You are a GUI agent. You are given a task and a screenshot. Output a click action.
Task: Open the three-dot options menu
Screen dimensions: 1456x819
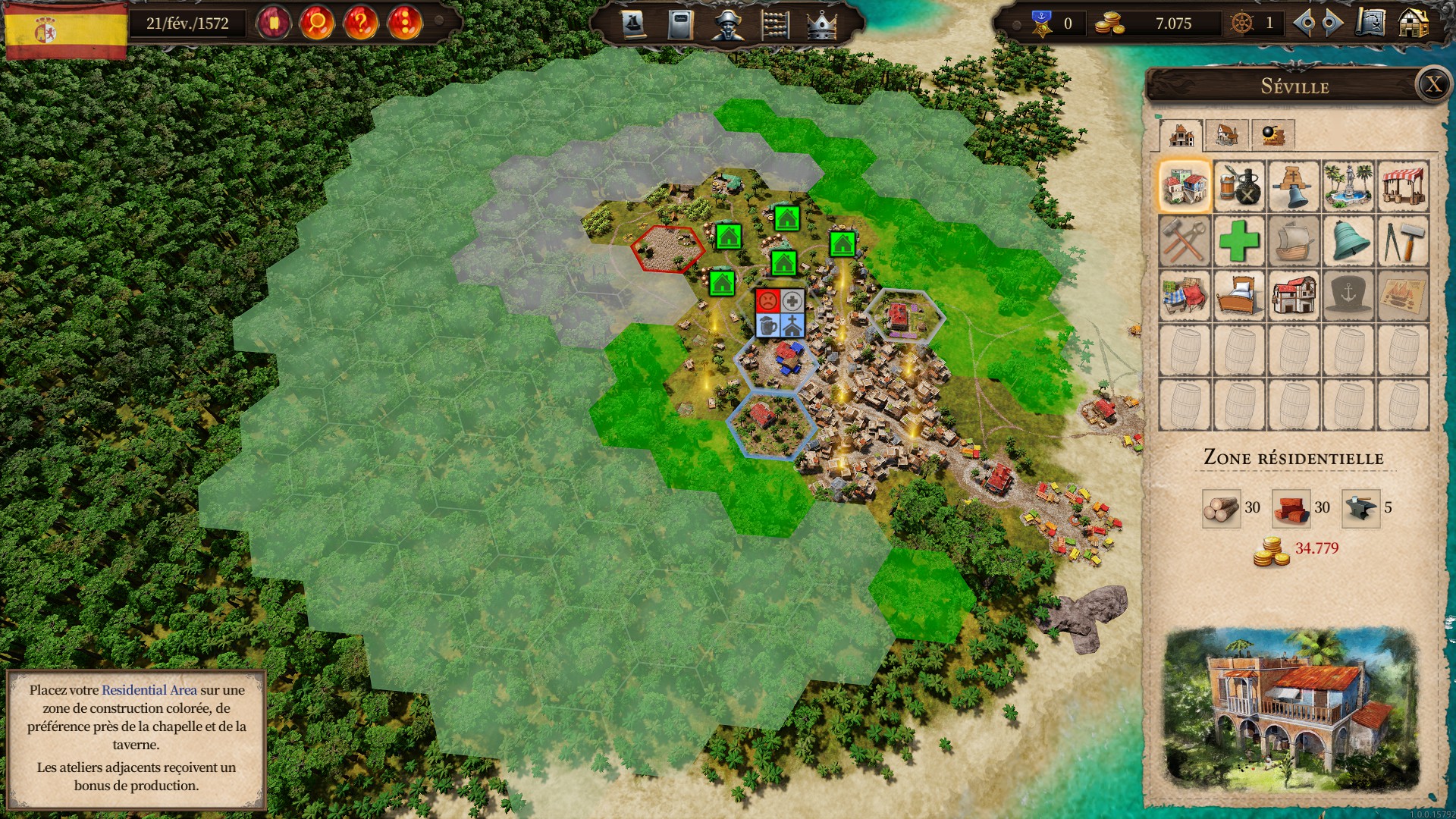(404, 23)
